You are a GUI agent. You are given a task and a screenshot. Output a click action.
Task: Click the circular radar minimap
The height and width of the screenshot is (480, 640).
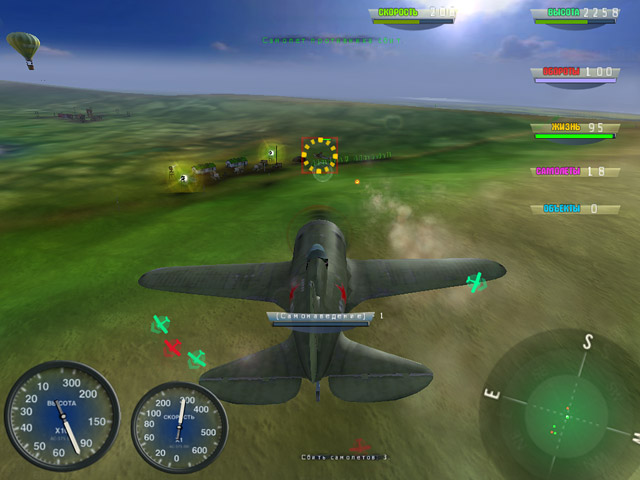pyautogui.click(x=565, y=411)
